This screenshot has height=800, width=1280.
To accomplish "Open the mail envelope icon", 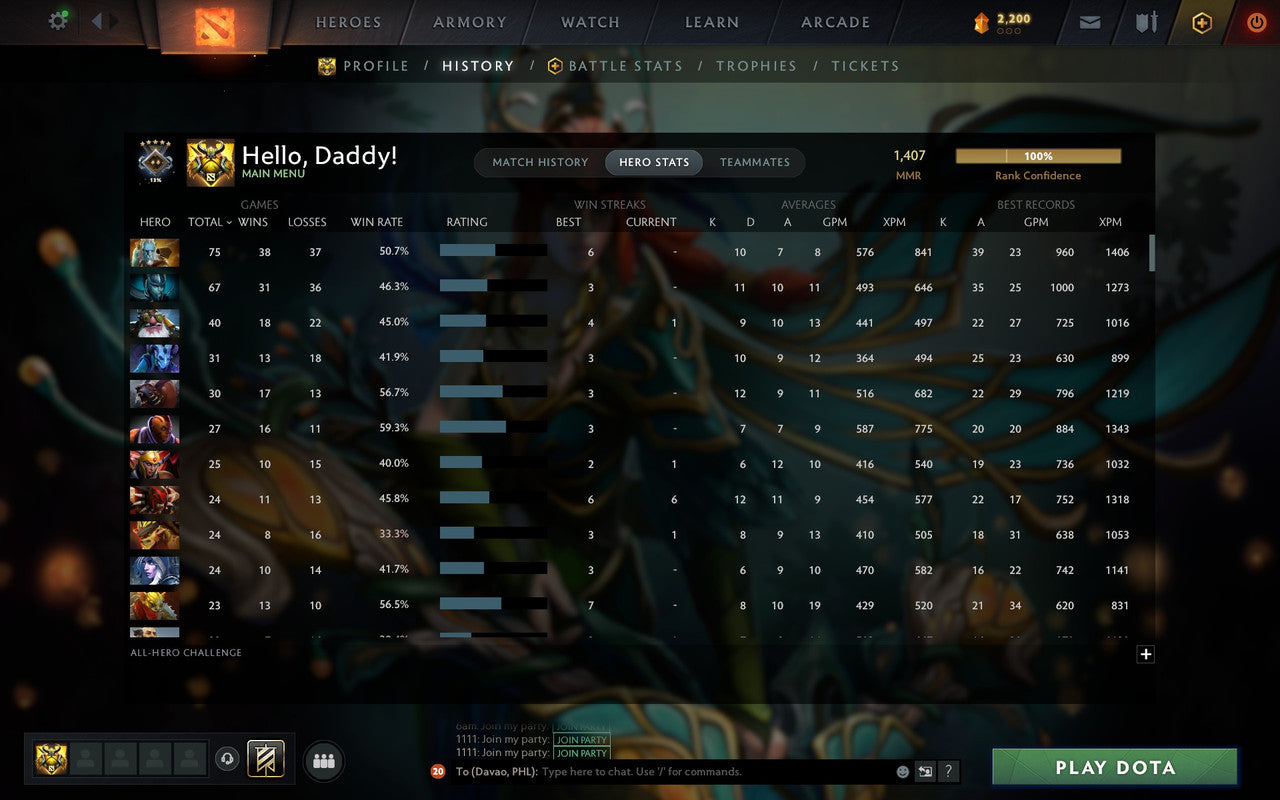I will (1089, 22).
